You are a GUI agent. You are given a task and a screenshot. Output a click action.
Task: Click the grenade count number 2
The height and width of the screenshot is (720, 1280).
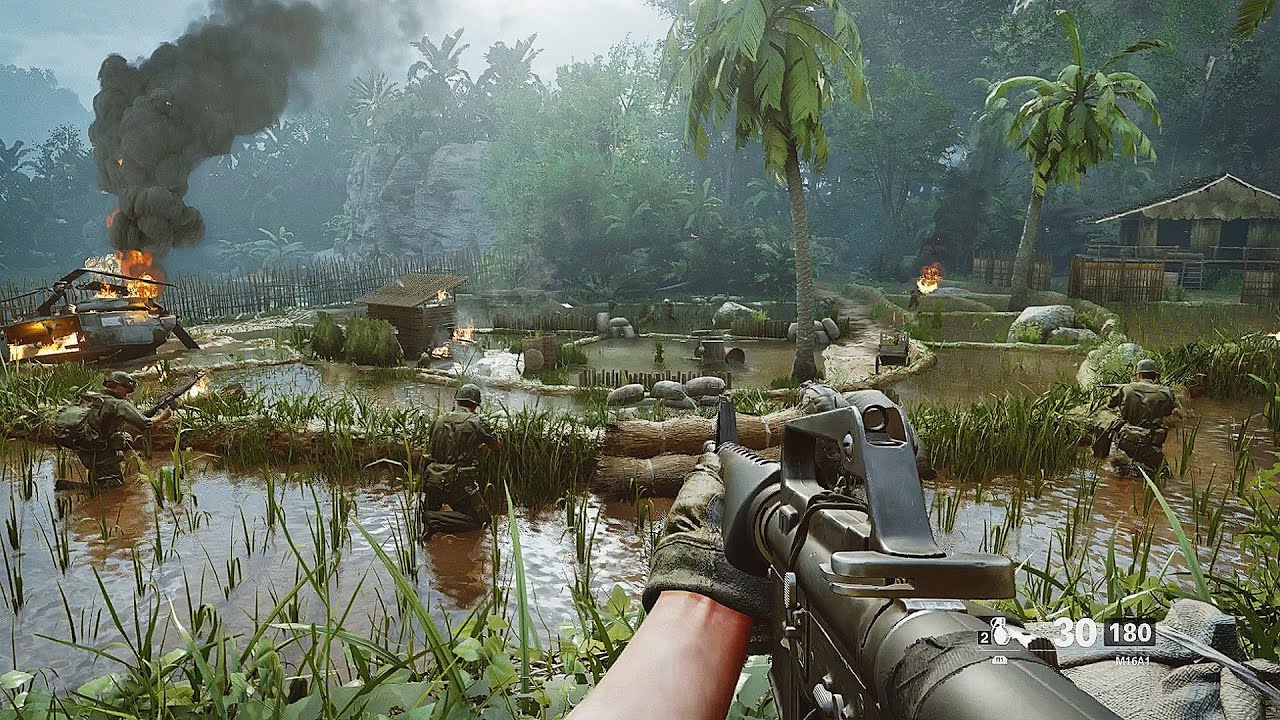point(983,636)
